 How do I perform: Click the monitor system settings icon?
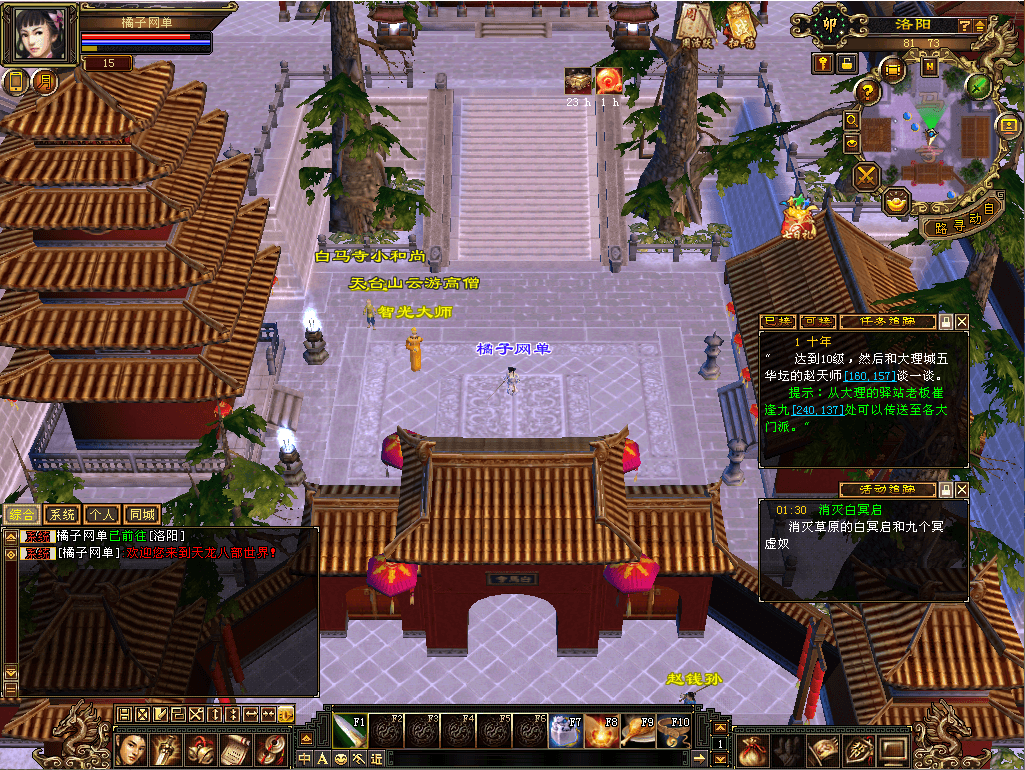click(x=892, y=749)
